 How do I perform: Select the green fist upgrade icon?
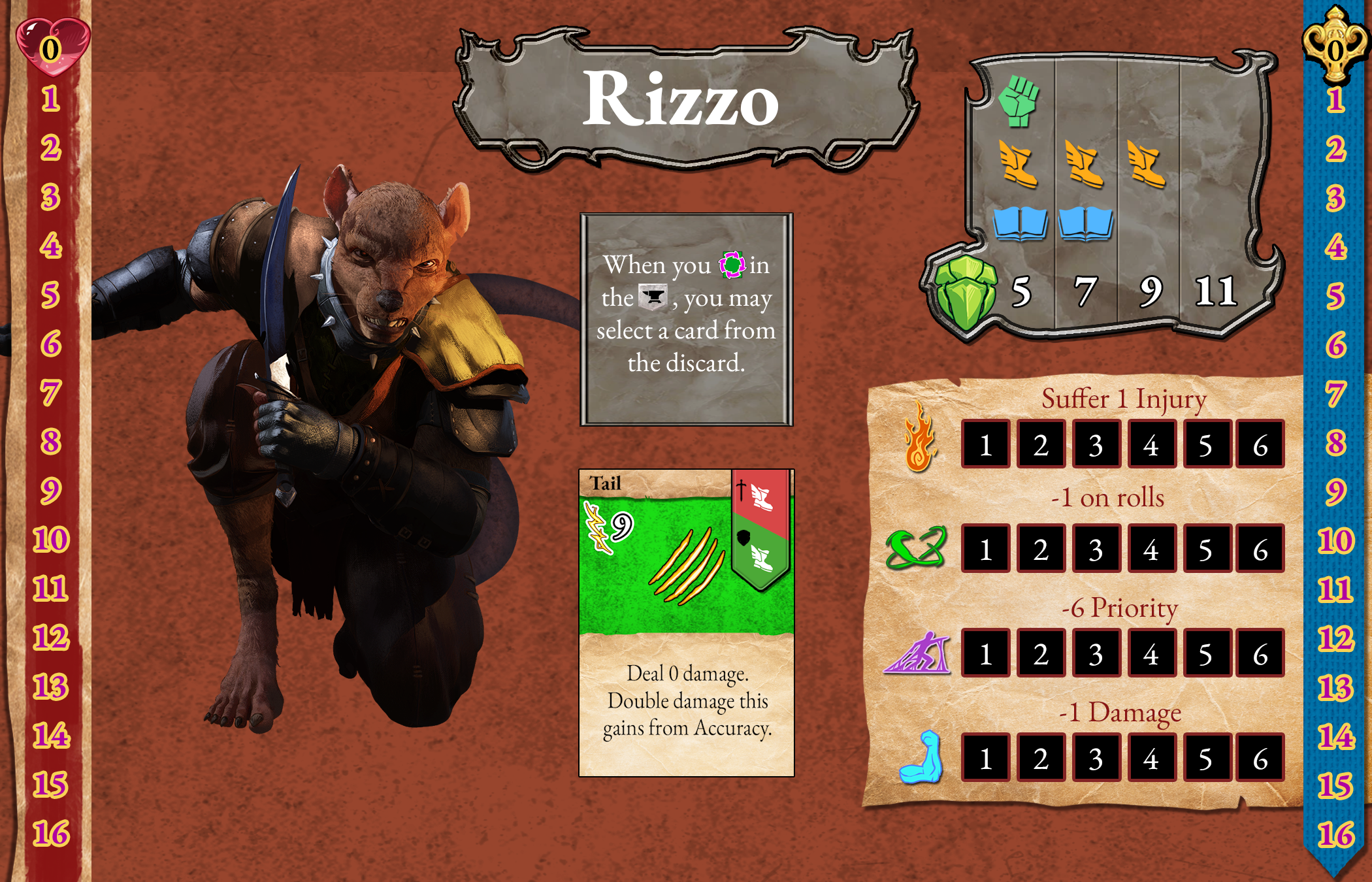point(1018,101)
